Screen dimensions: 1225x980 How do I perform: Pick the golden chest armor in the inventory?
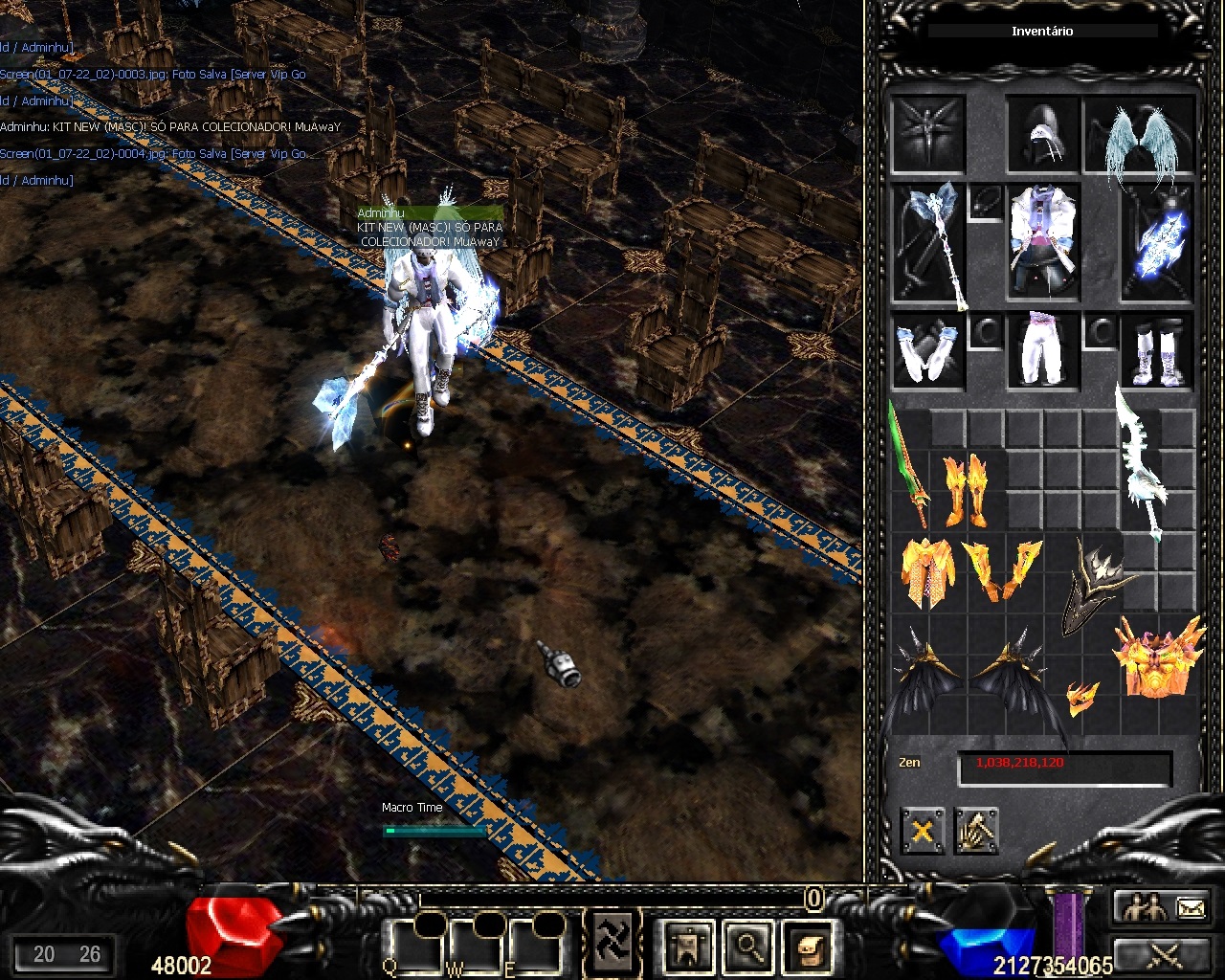(x=927, y=570)
